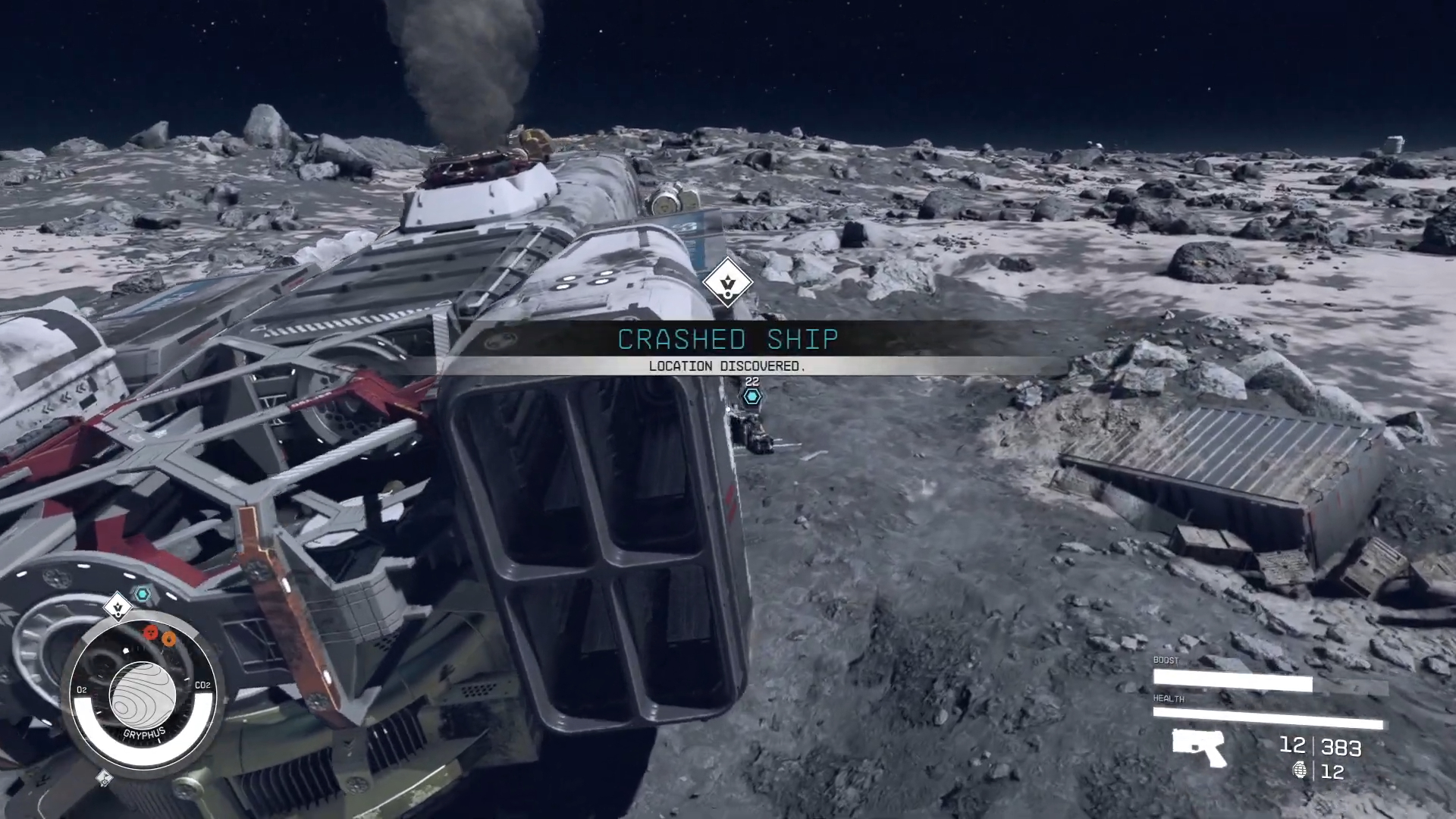1456x819 pixels.
Task: Click the teal hexagon mission marker labeled 22
Action: [x=752, y=397]
